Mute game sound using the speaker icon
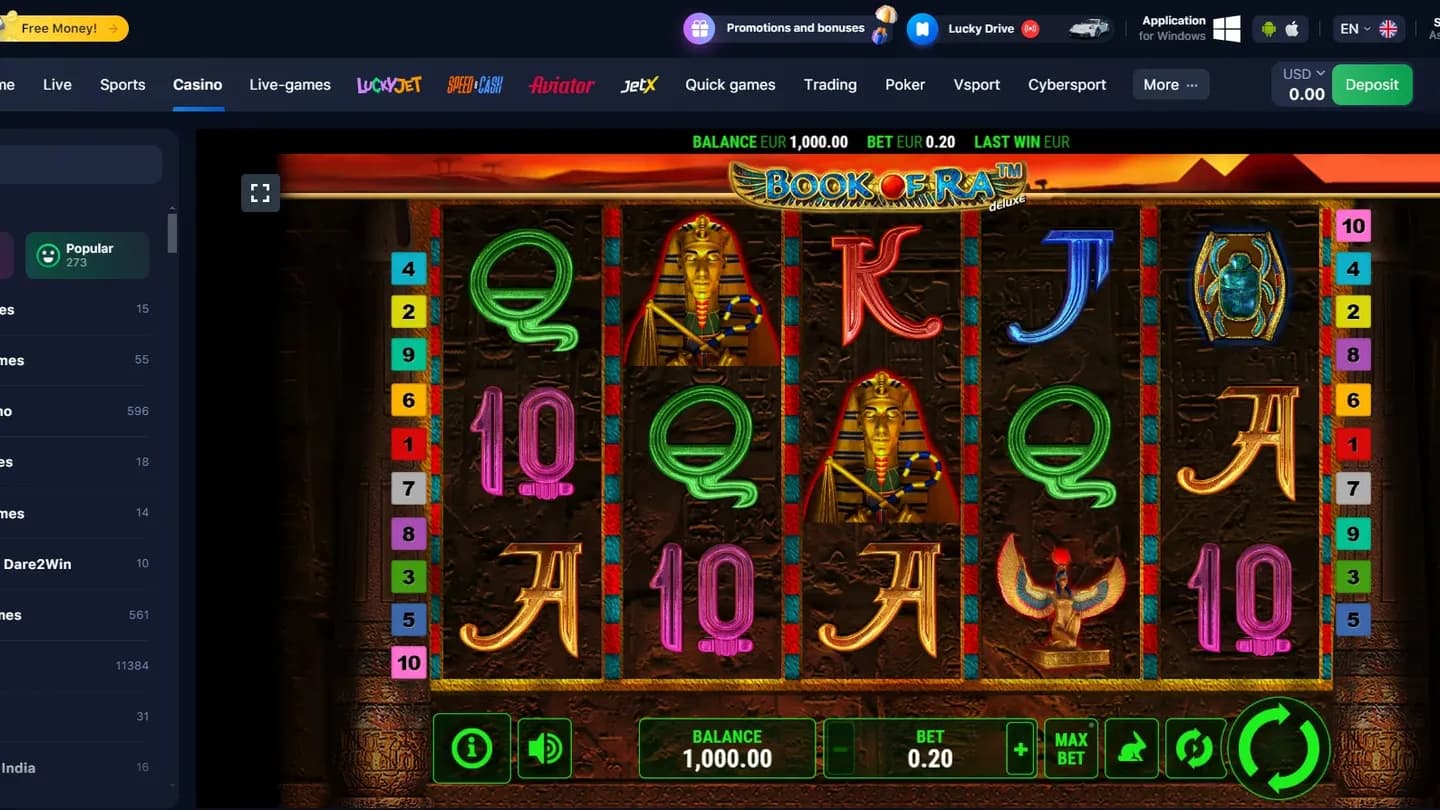1440x810 pixels. pyautogui.click(x=544, y=748)
